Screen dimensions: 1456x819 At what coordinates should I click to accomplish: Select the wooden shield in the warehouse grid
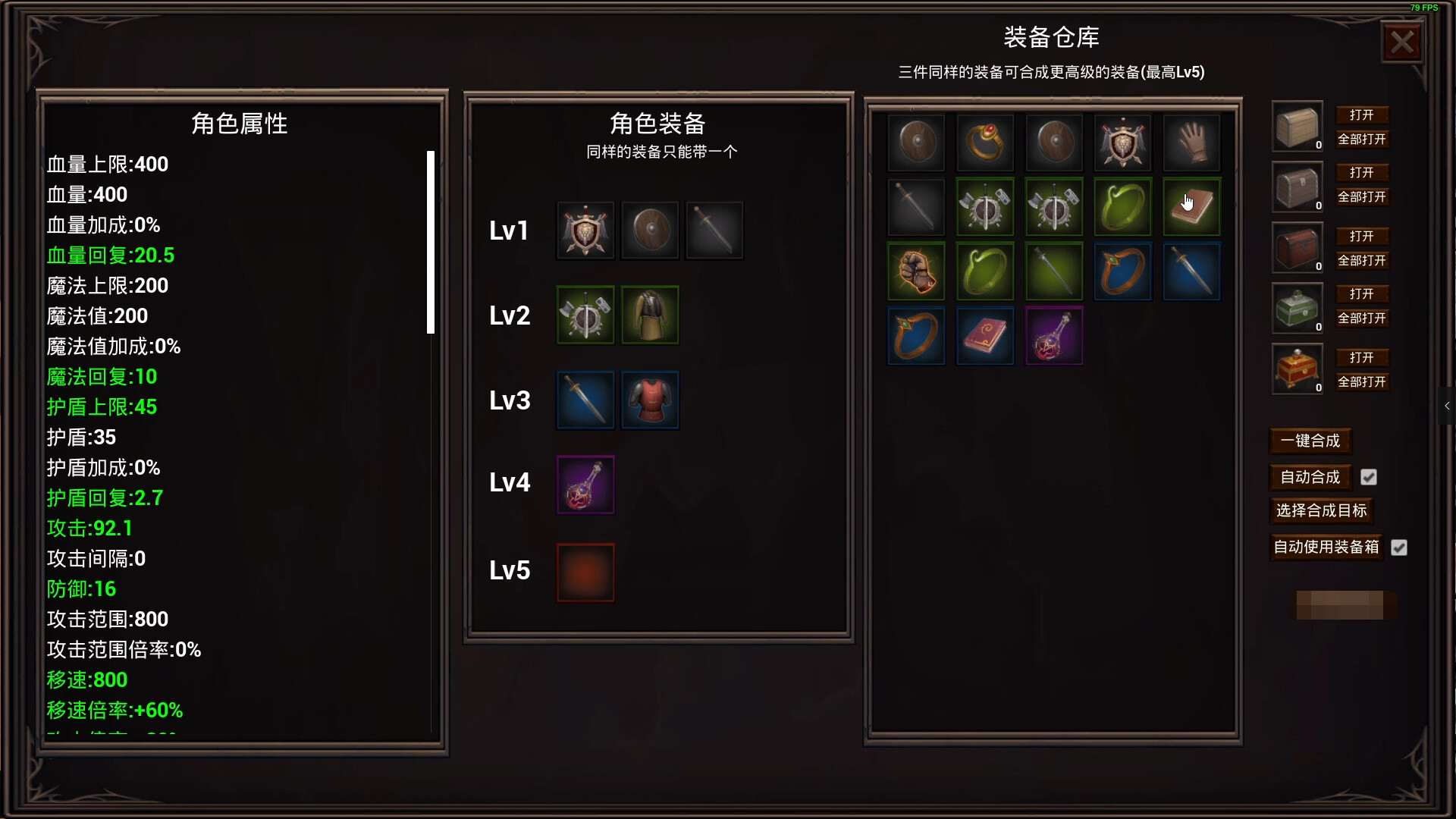[915, 143]
